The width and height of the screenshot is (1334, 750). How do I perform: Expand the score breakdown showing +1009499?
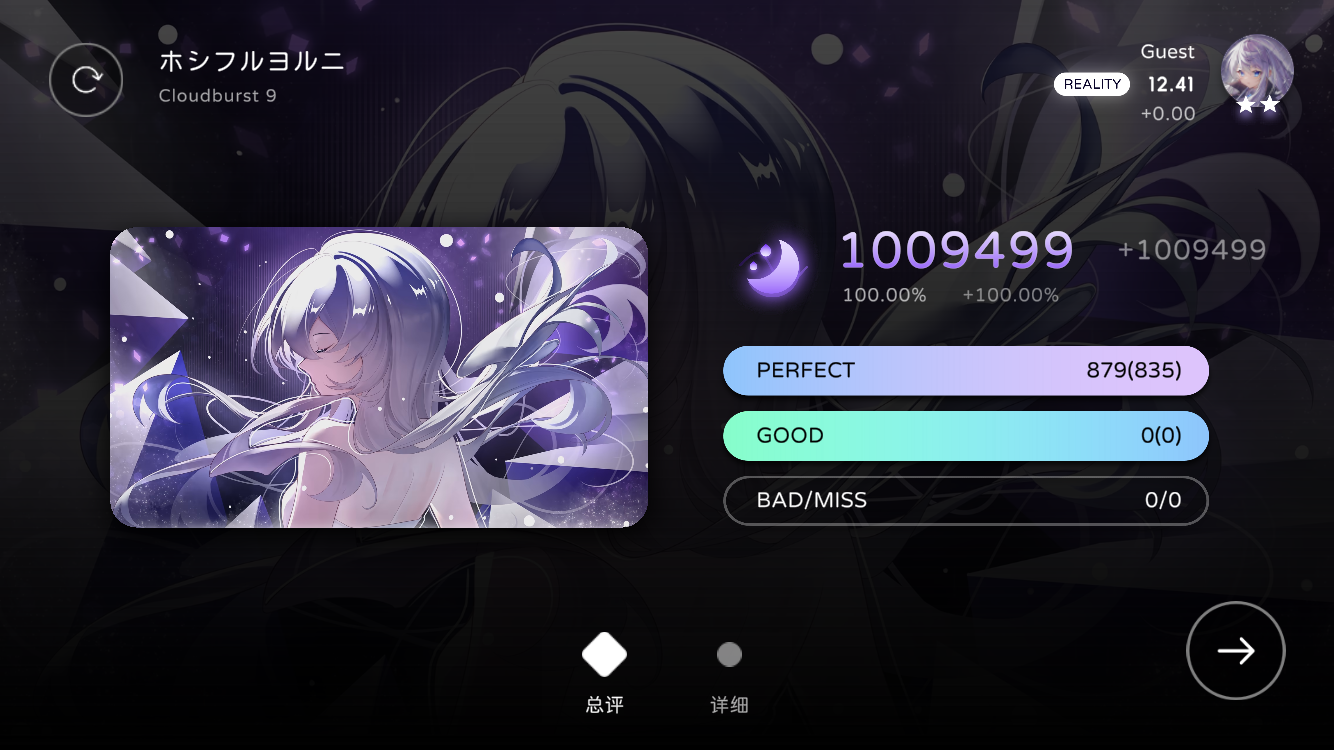tap(1191, 249)
